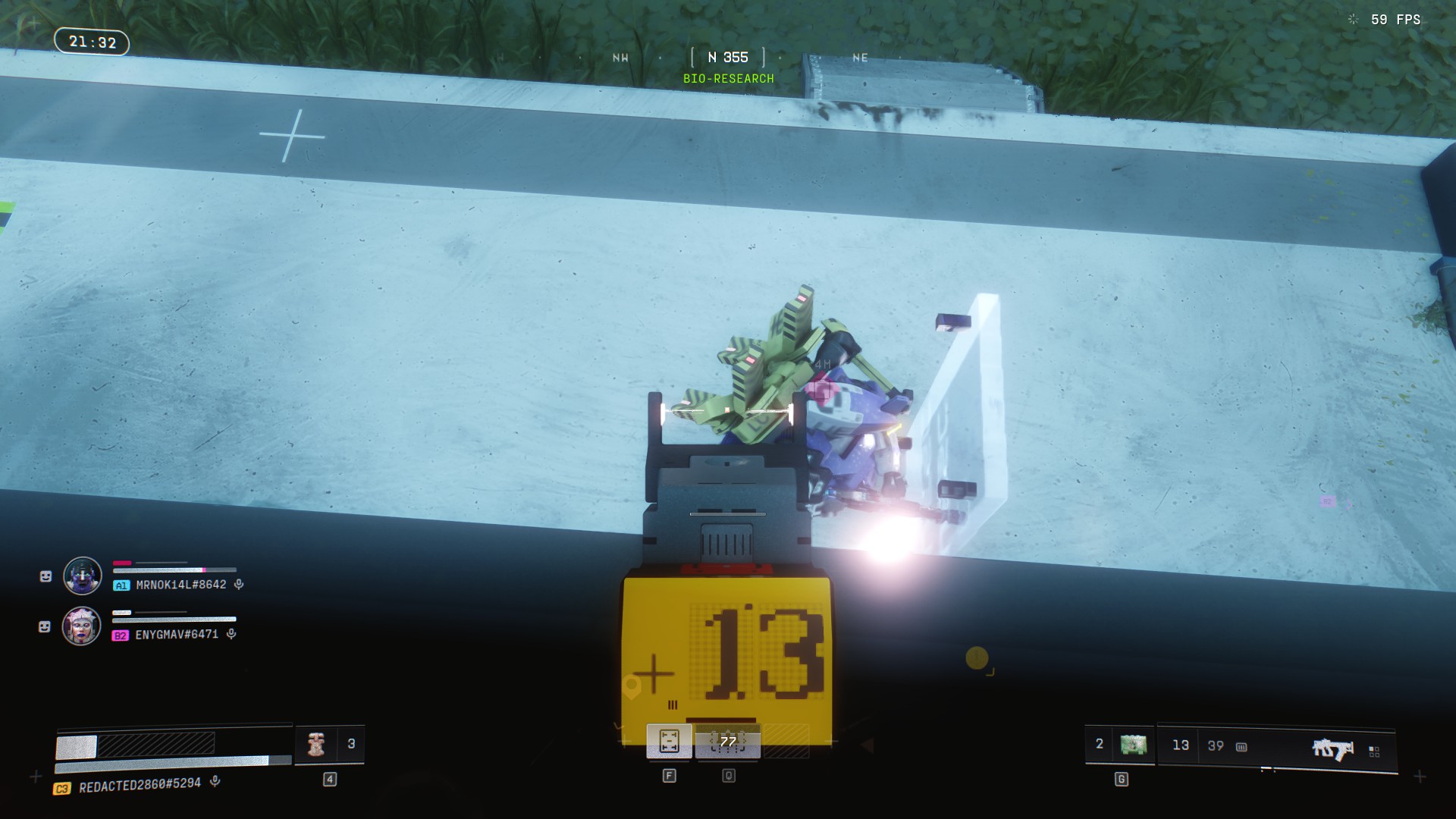Click teammate ENYGMAV's portrait
Image resolution: width=1456 pixels, height=819 pixels.
[82, 626]
